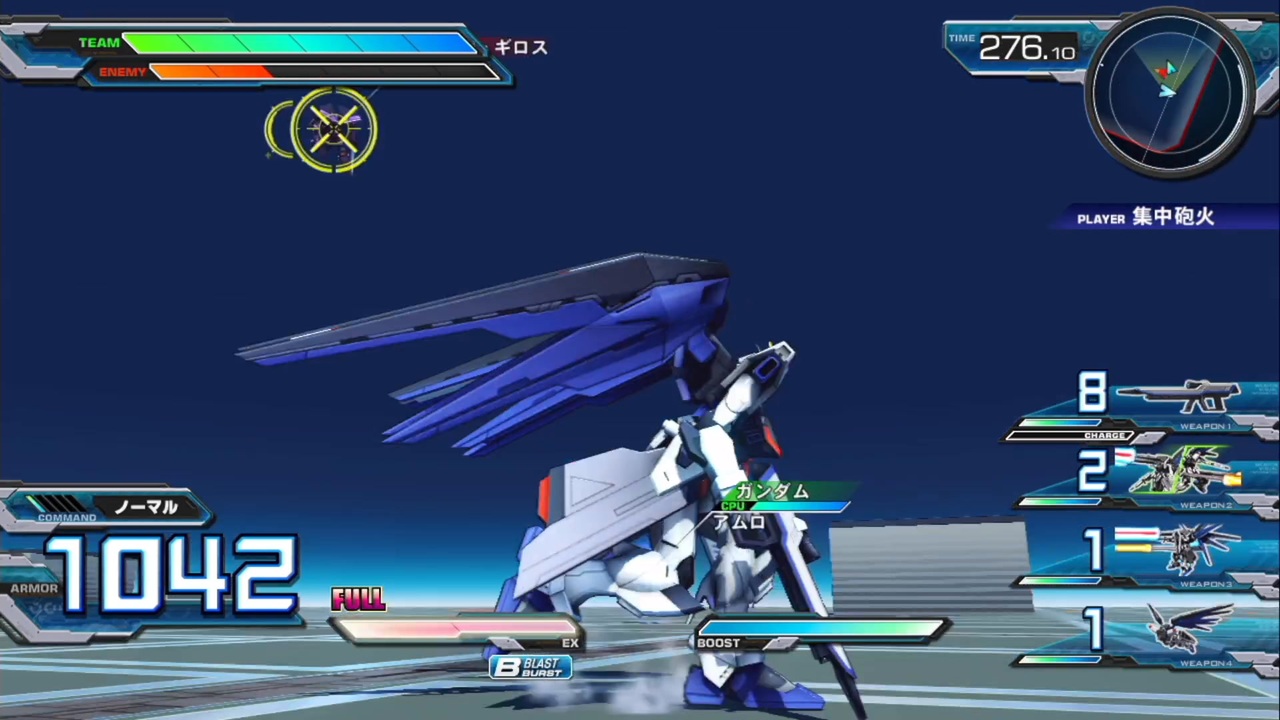Select the TEAM health bar tab
Viewport: 1280px width, 720px height.
pos(99,42)
